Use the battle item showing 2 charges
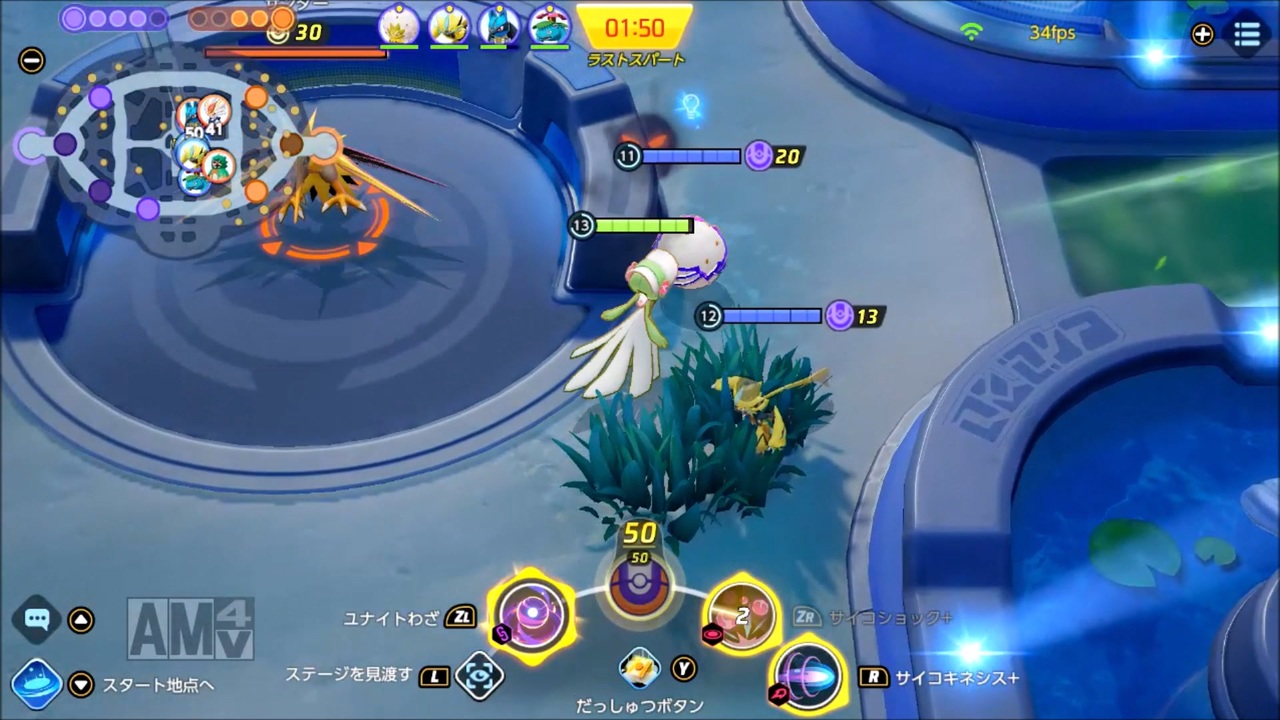Image resolution: width=1280 pixels, height=720 pixels. pyautogui.click(x=742, y=615)
